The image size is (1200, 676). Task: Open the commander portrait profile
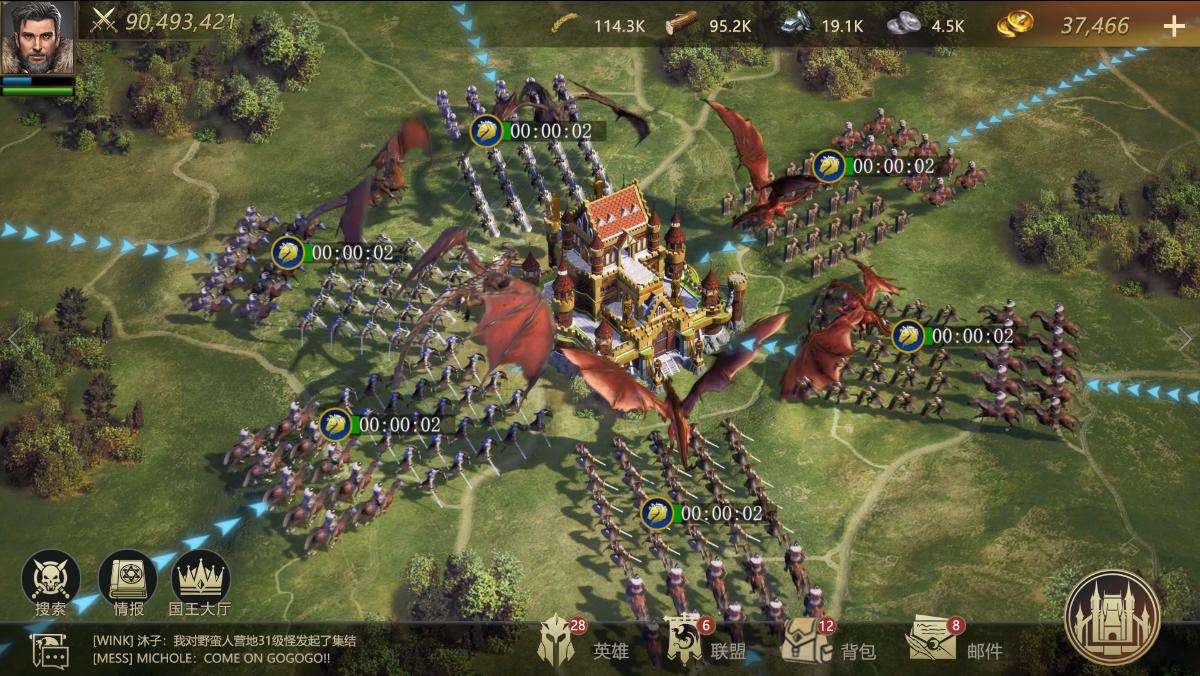[x=37, y=38]
